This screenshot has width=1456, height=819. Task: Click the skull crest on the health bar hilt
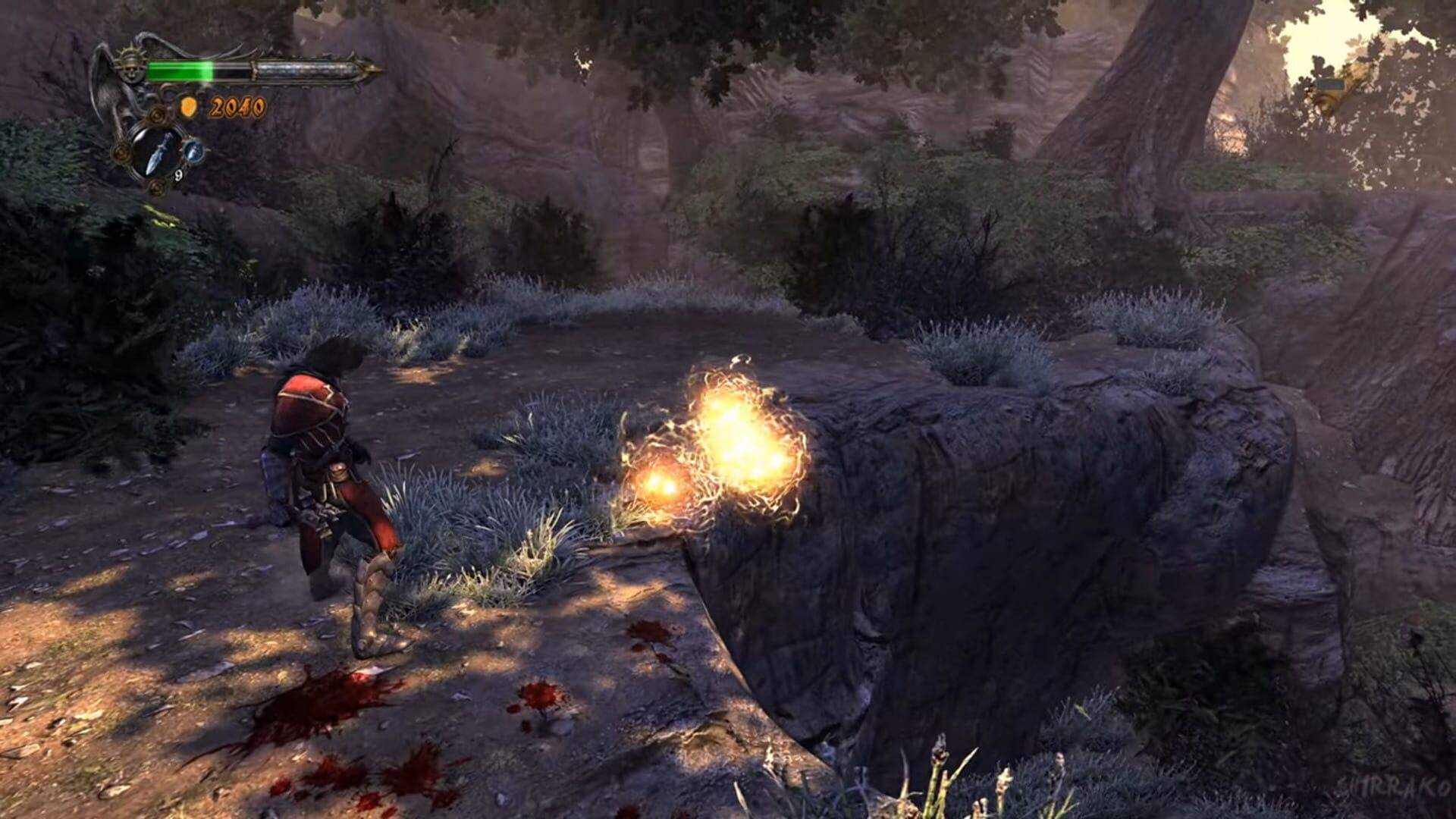pyautogui.click(x=132, y=70)
